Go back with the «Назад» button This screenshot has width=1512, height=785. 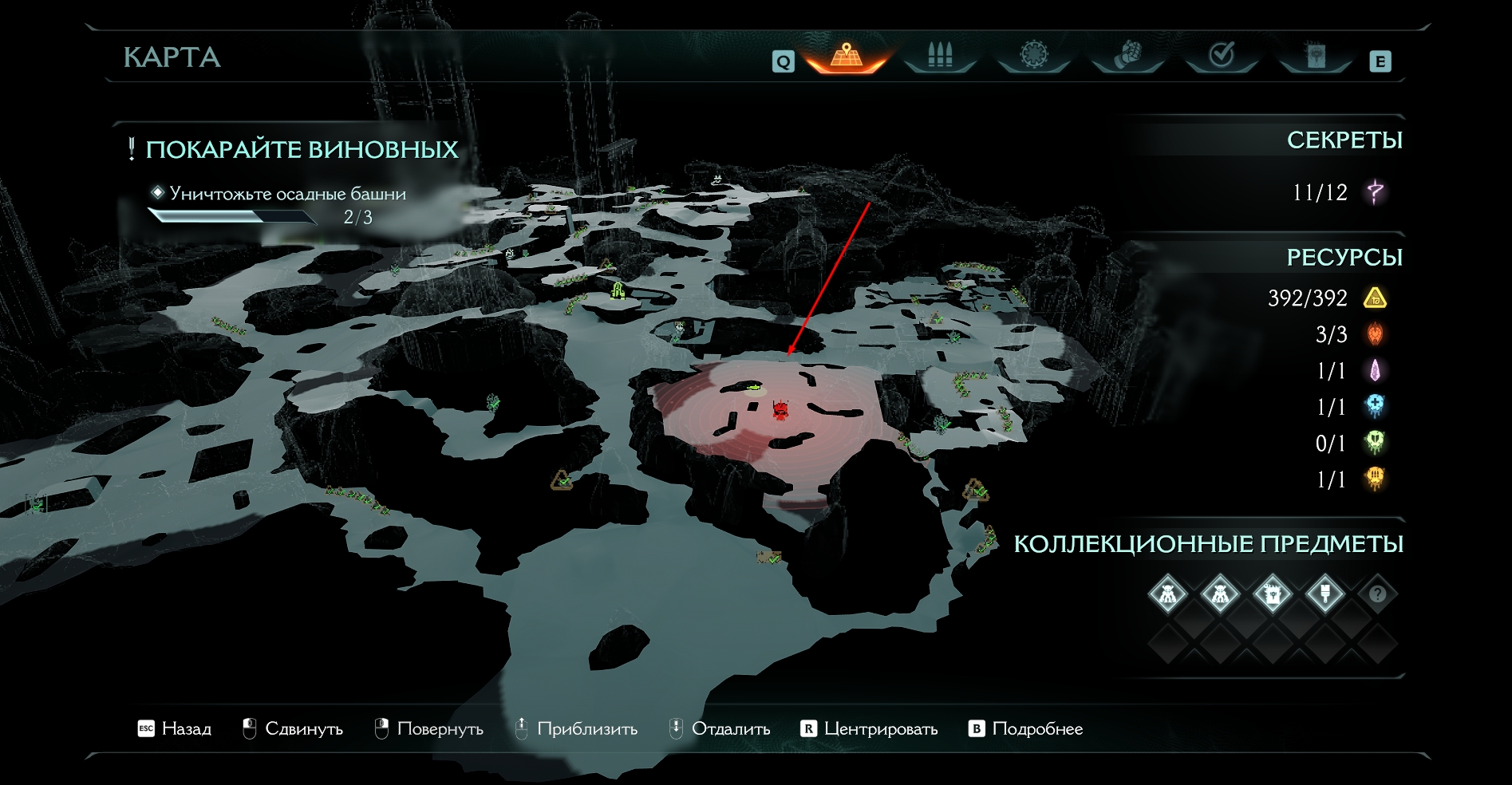175,729
